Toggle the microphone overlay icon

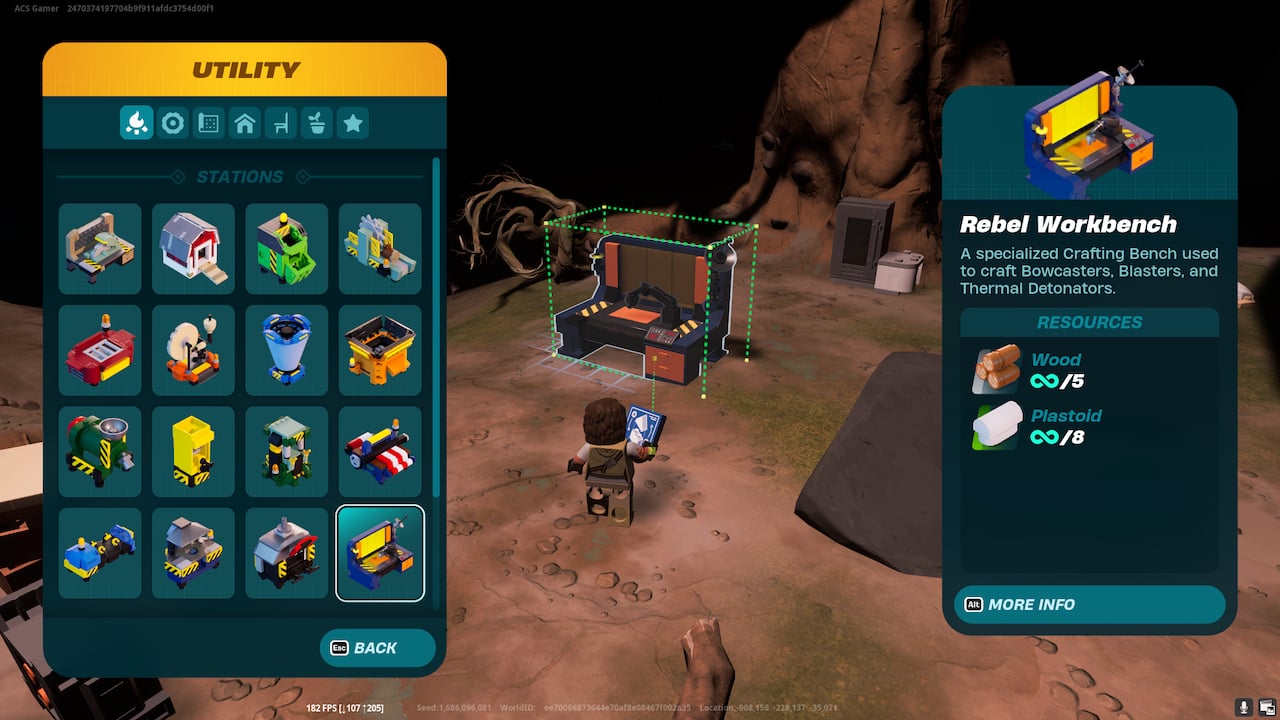click(1244, 707)
